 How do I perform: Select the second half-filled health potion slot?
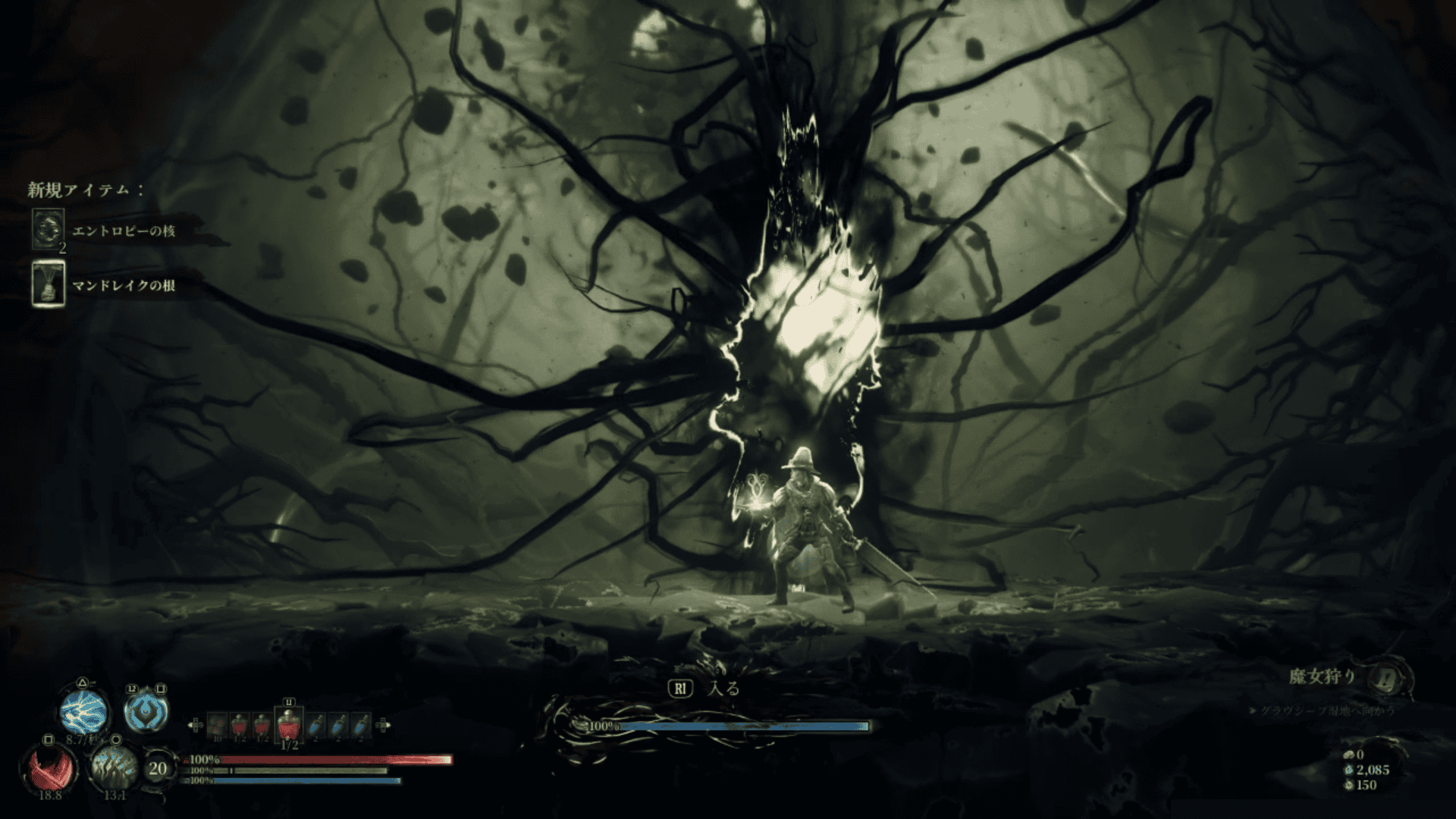point(263,725)
